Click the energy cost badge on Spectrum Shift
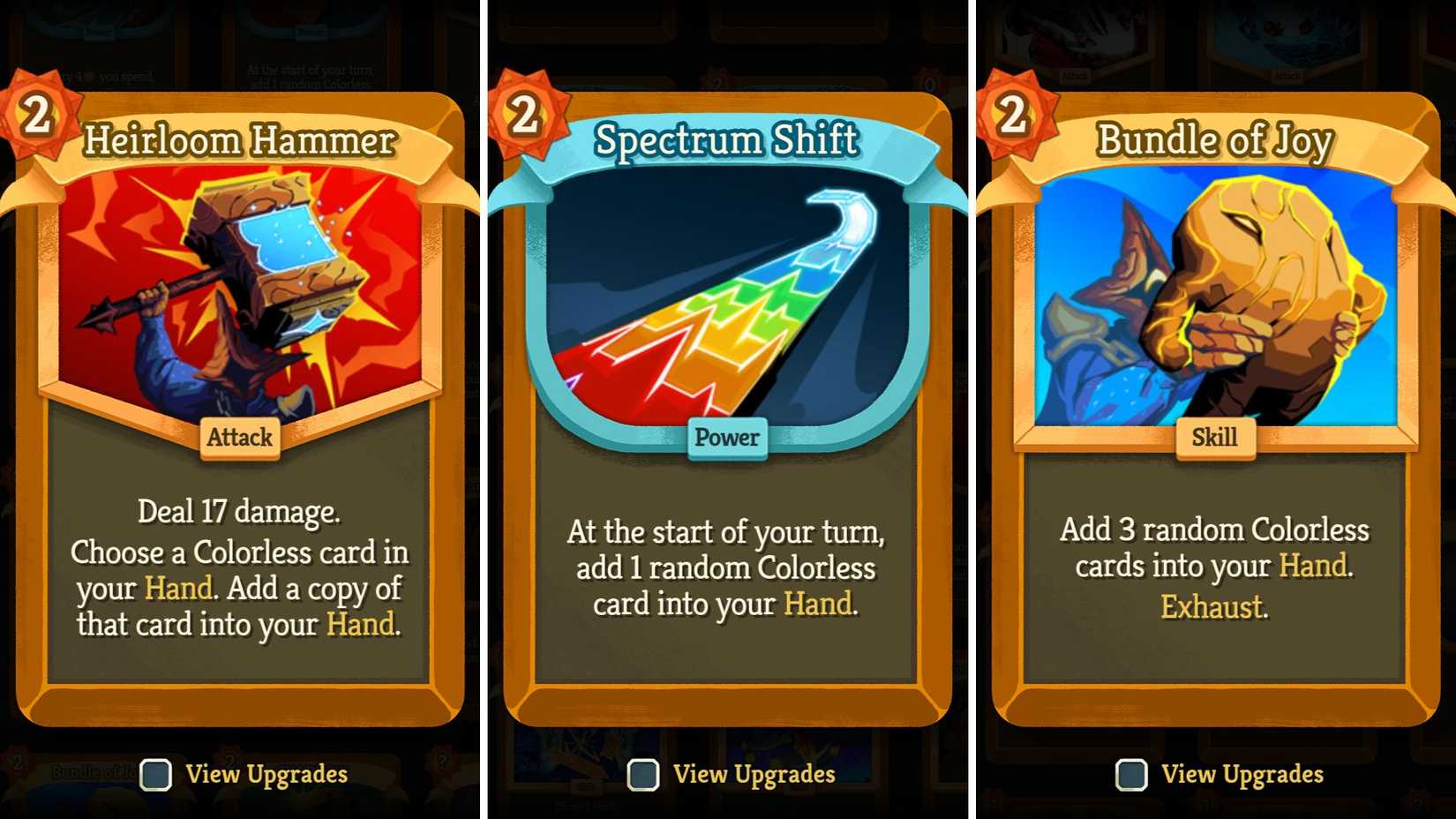The height and width of the screenshot is (819, 1456). [522, 116]
